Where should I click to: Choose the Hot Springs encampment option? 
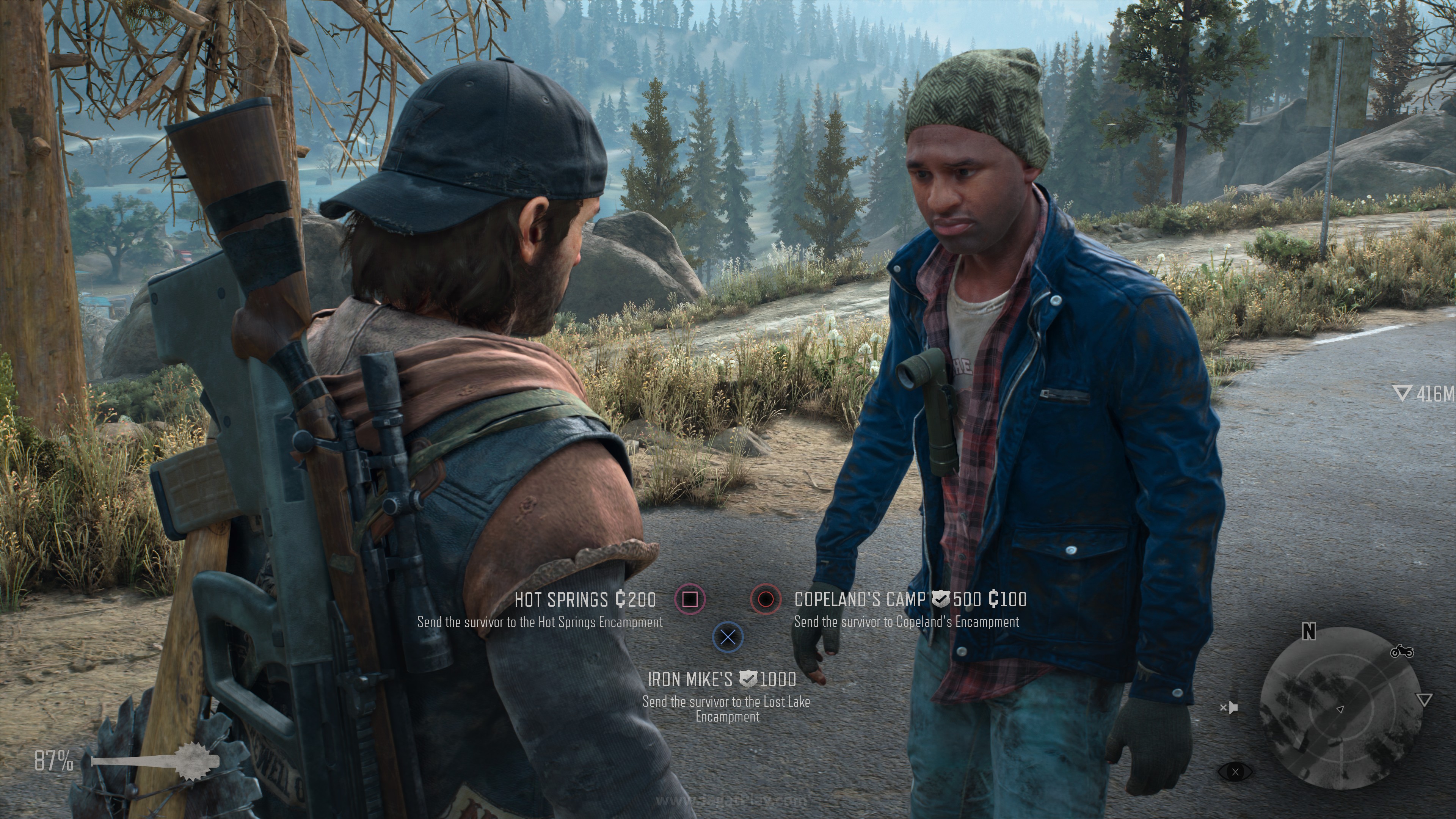(x=690, y=599)
